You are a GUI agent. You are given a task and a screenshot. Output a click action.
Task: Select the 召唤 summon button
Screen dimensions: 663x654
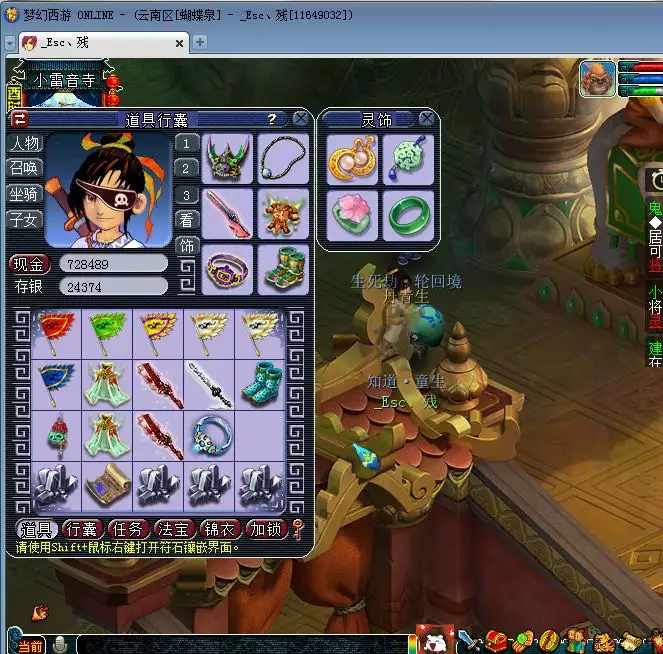(25, 168)
